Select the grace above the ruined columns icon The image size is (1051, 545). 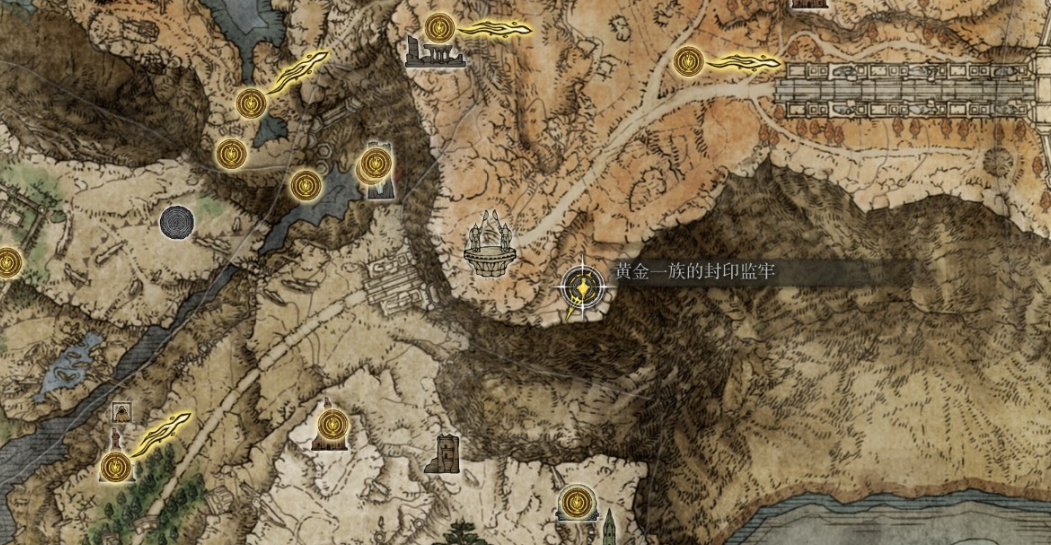(x=438, y=27)
